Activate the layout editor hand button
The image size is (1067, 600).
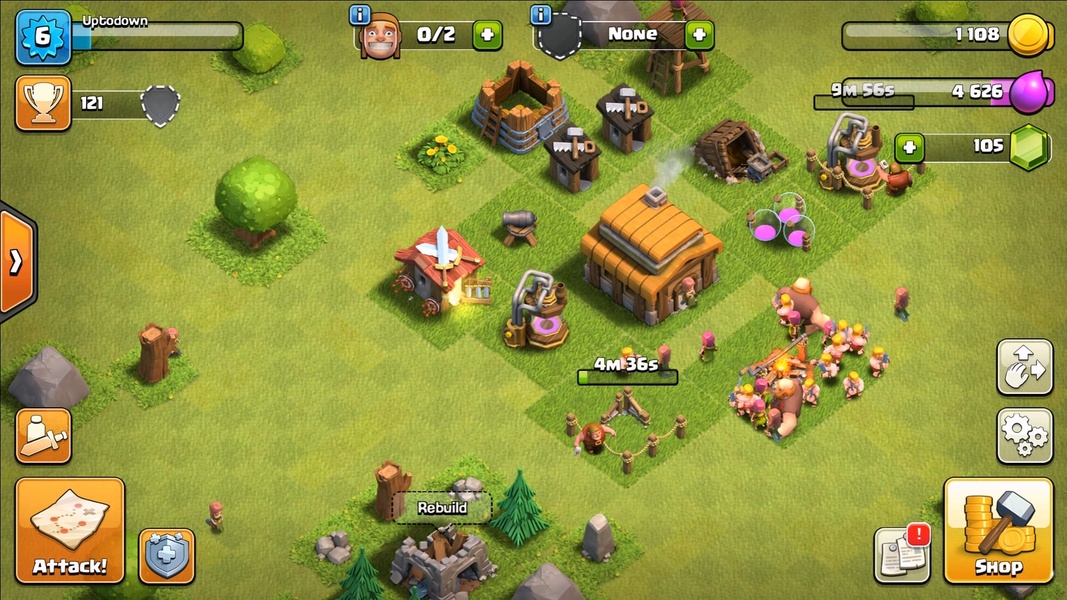1024,367
